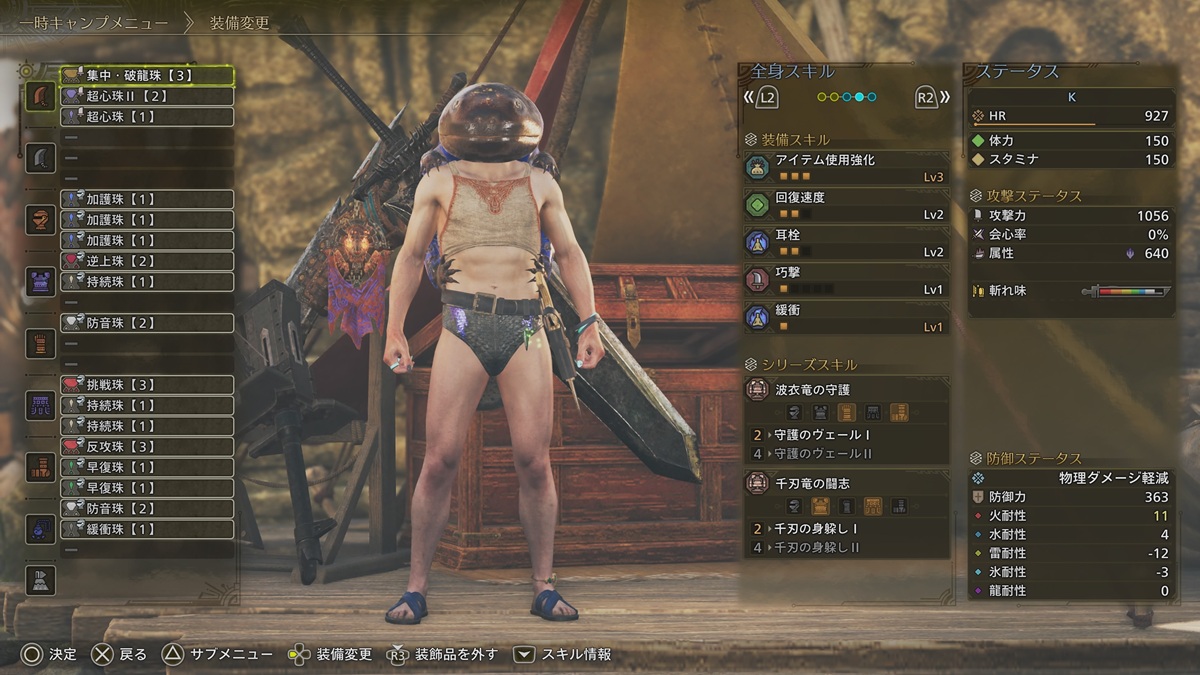Pick the 緩衝珠【1】 decoration slot
Viewport: 1200px width, 675px height.
(146, 529)
